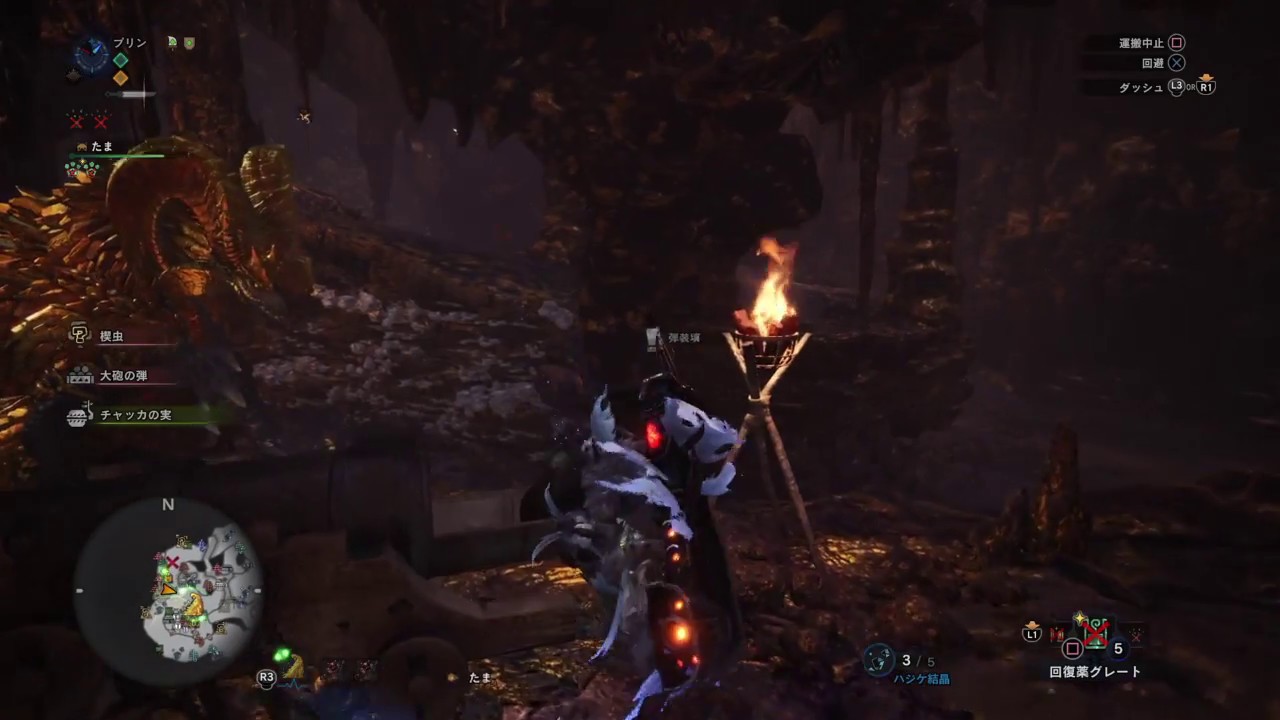Expand the minimap circle

pyautogui.click(x=168, y=590)
